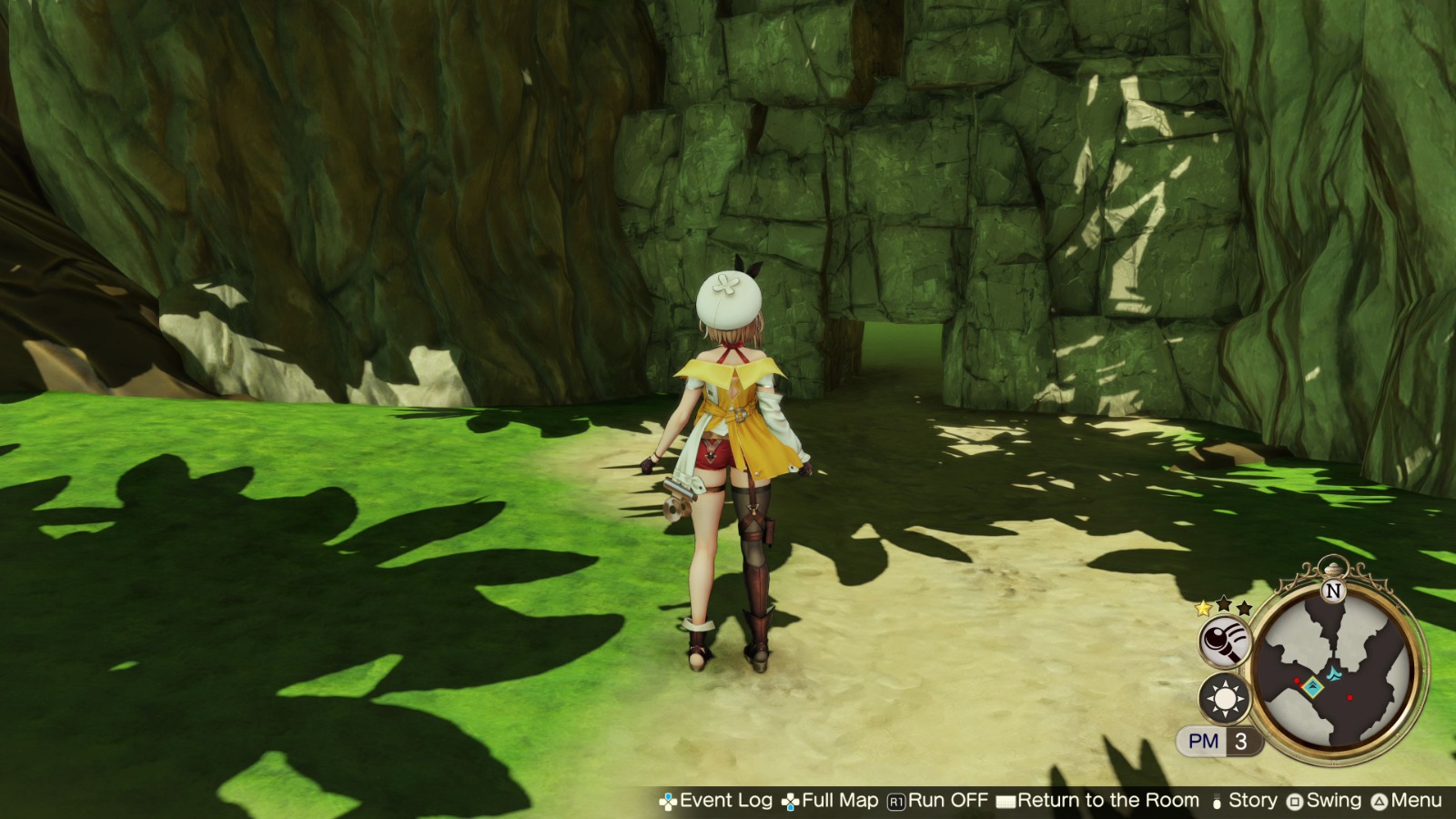Click the sun weather icon near the minimap

tap(1225, 698)
